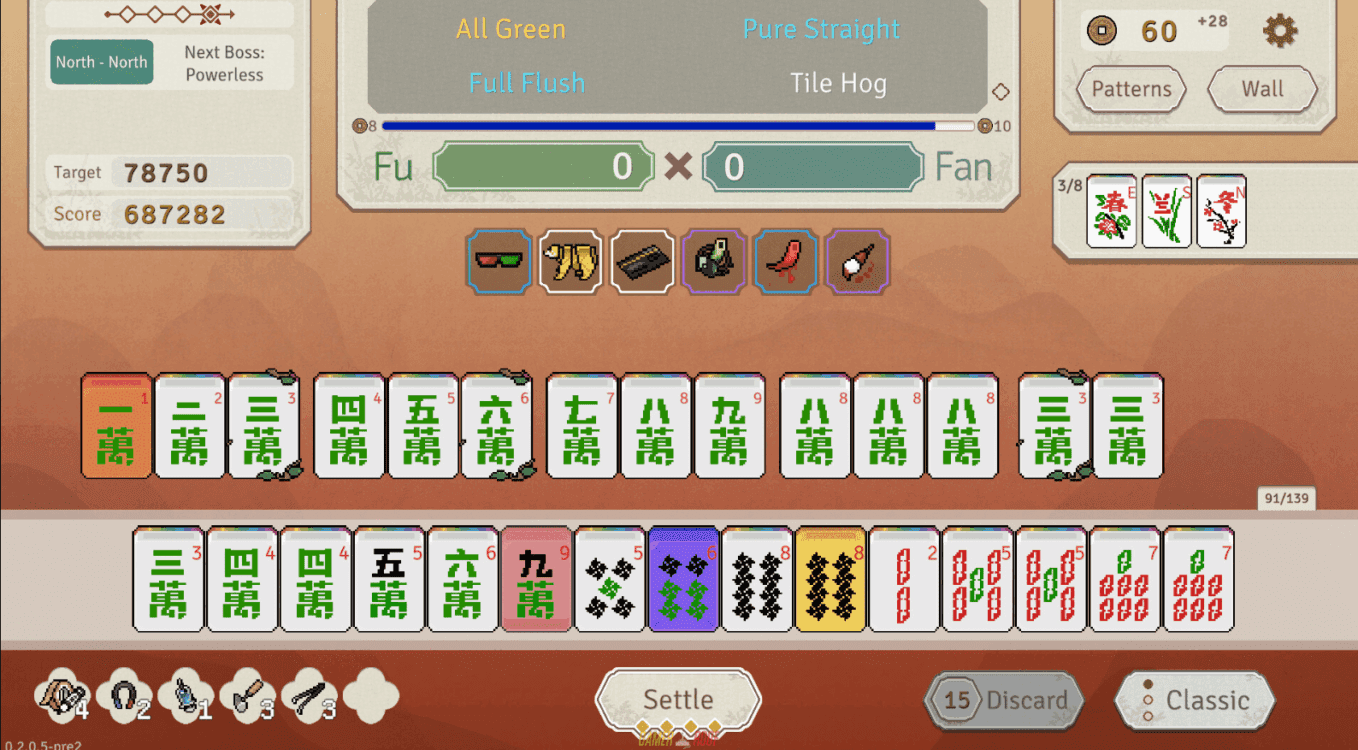Select the calligraphy brush artifact

click(x=858, y=261)
